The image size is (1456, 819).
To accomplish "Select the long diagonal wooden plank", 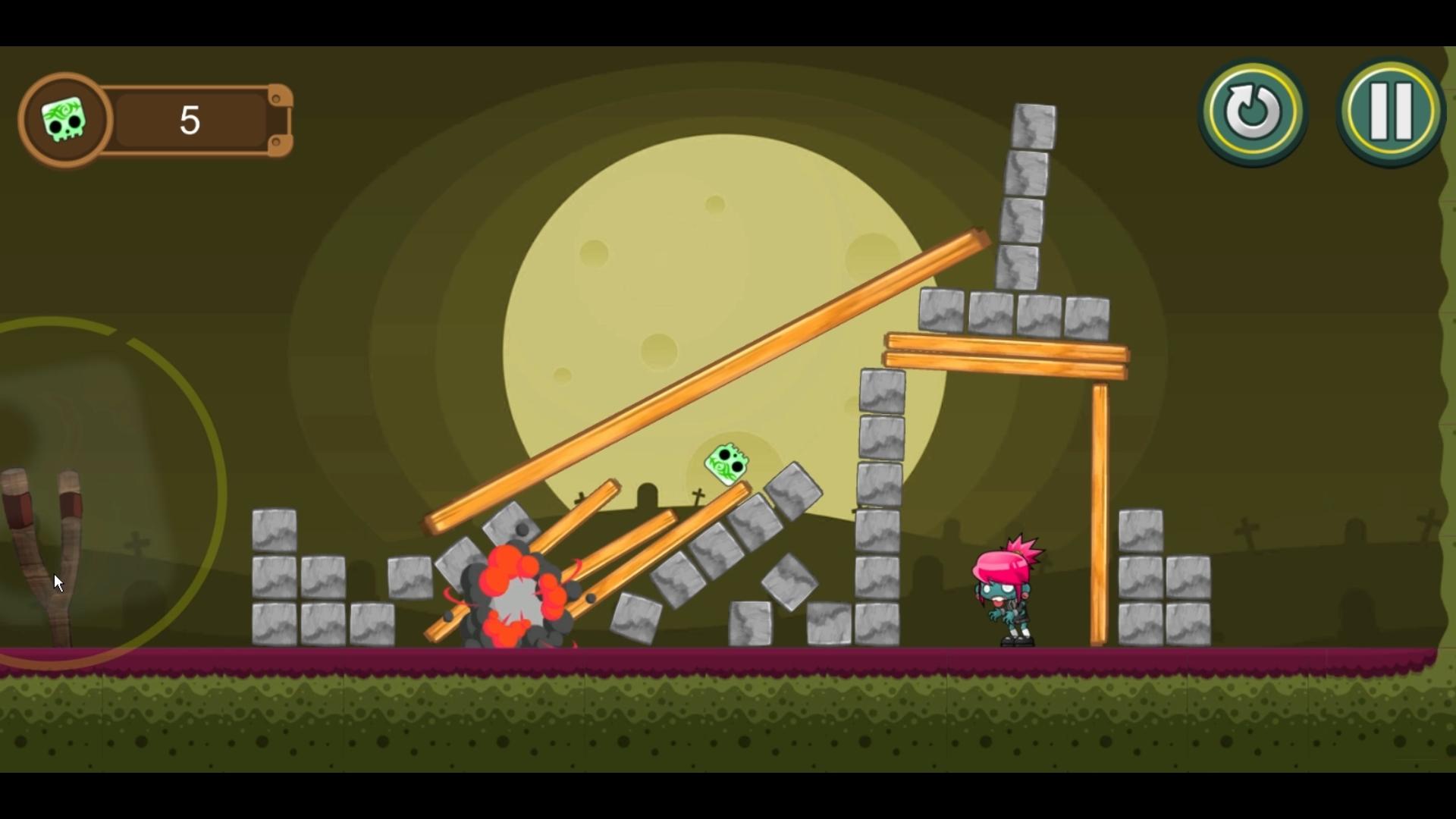I will [x=705, y=379].
